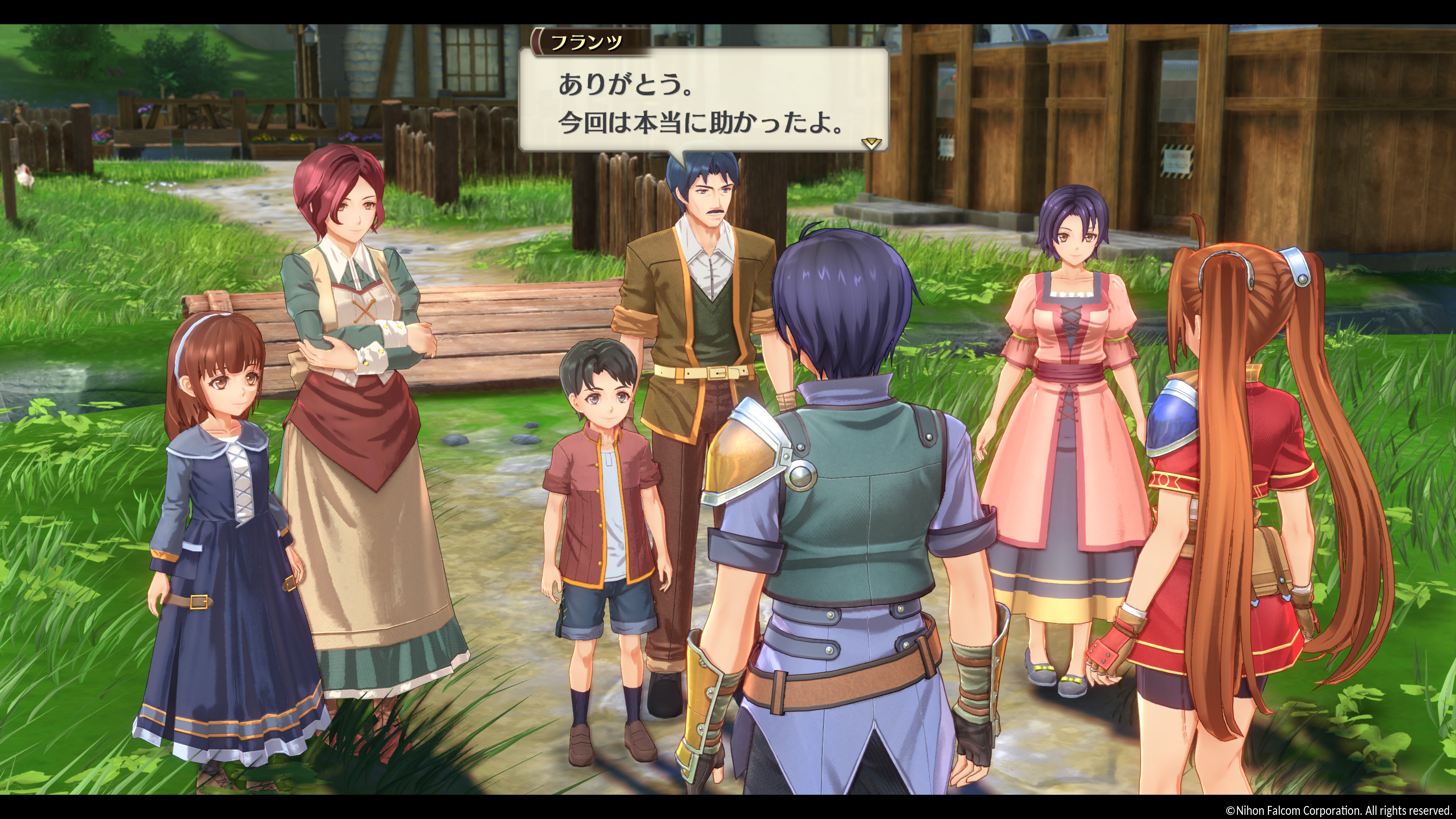Advance dialogue with the yellow arrow indicator
This screenshot has width=1456, height=819.
click(x=871, y=144)
